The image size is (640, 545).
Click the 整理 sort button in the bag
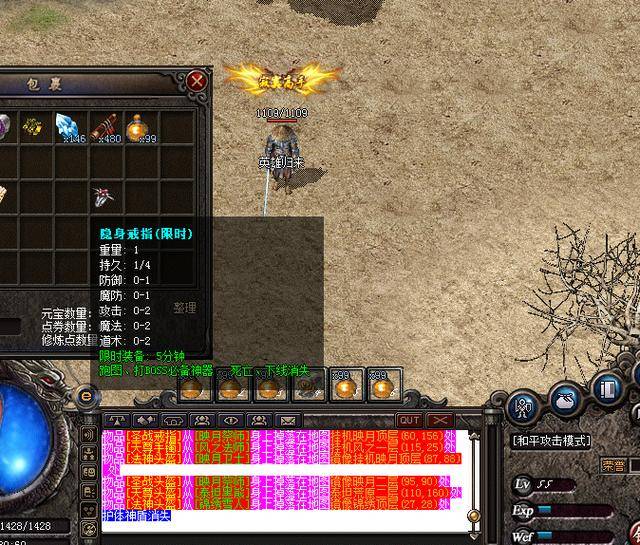185,308
